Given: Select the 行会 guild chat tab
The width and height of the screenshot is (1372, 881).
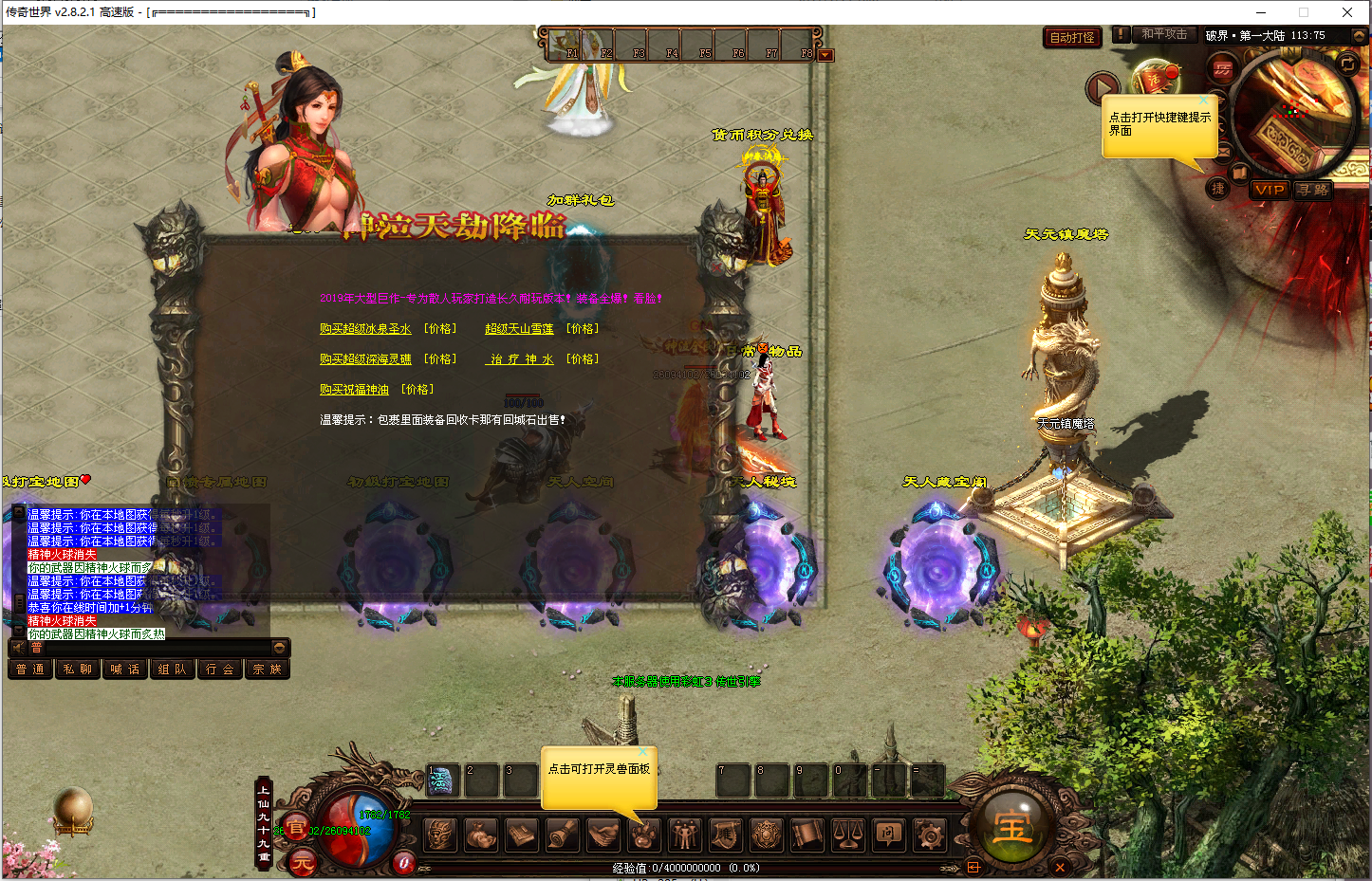Looking at the screenshot, I should pos(219,670).
